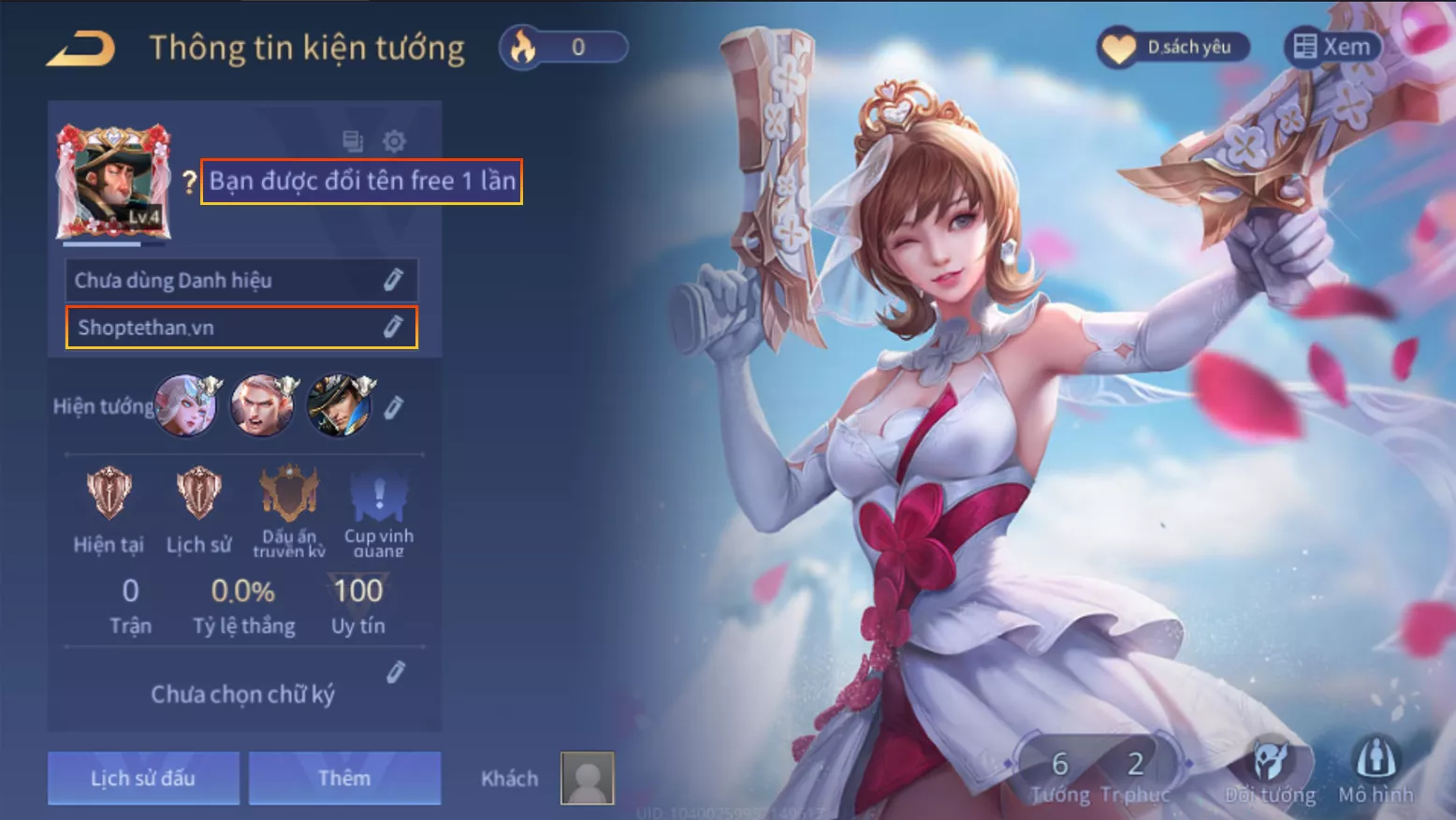Open the gear settings icon on profile card
1456x820 pixels.
pyautogui.click(x=394, y=141)
